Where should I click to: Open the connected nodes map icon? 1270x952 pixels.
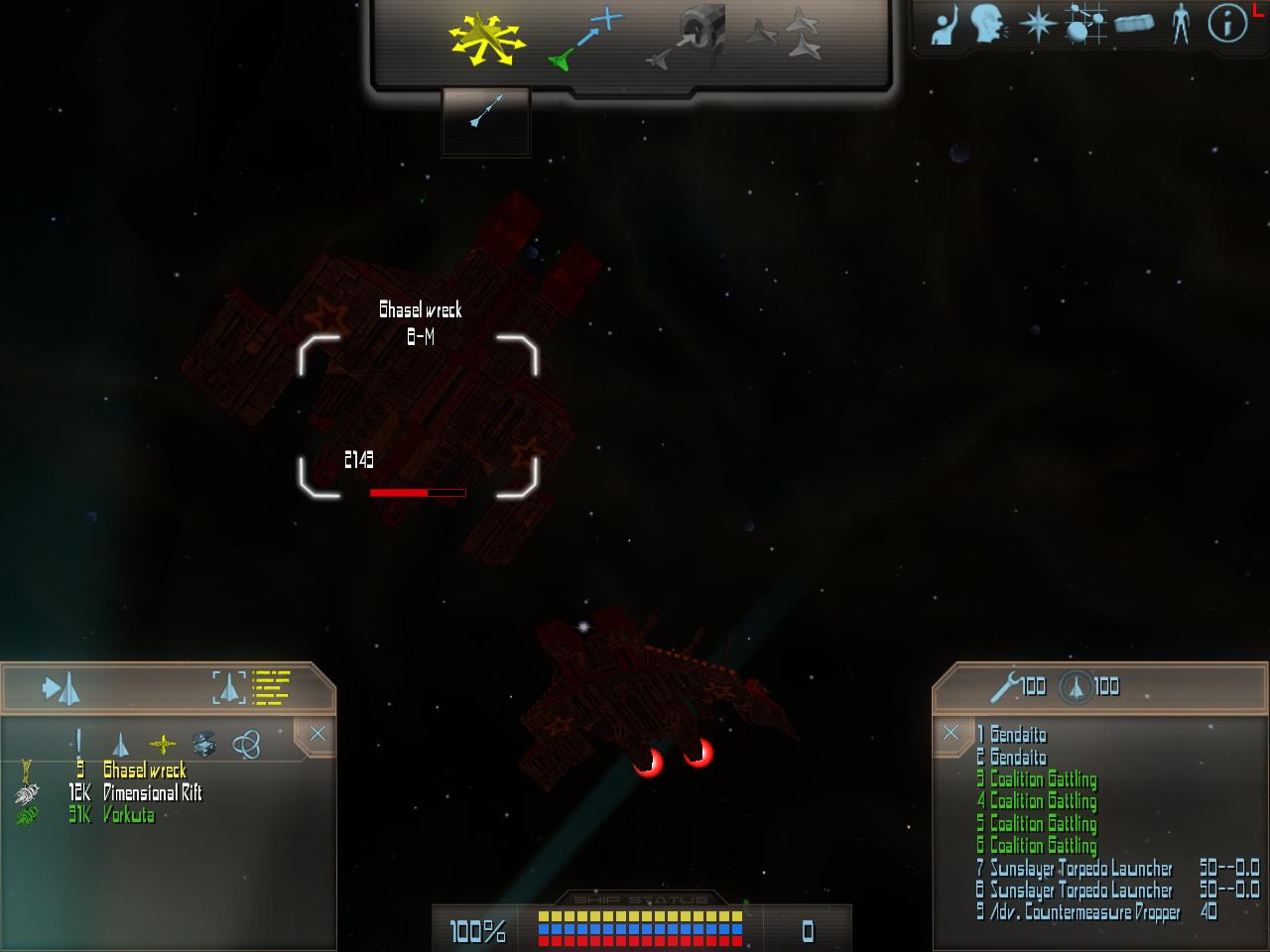(1085, 24)
